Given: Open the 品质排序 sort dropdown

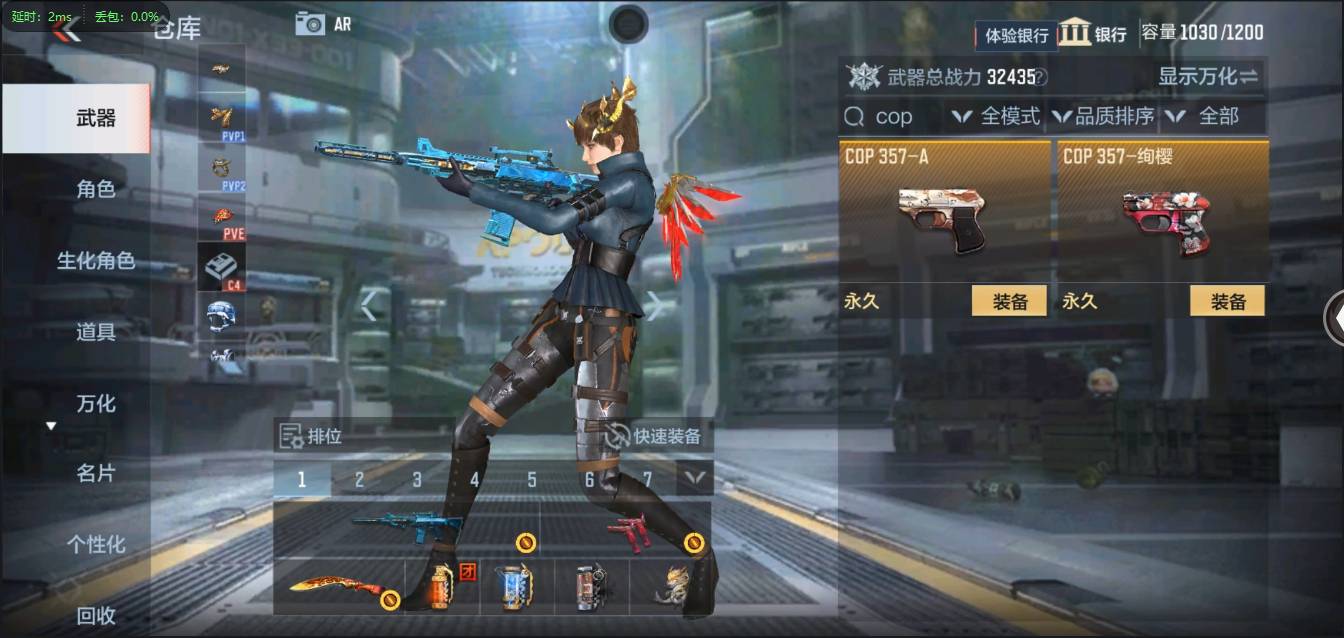Looking at the screenshot, I should click(1104, 117).
